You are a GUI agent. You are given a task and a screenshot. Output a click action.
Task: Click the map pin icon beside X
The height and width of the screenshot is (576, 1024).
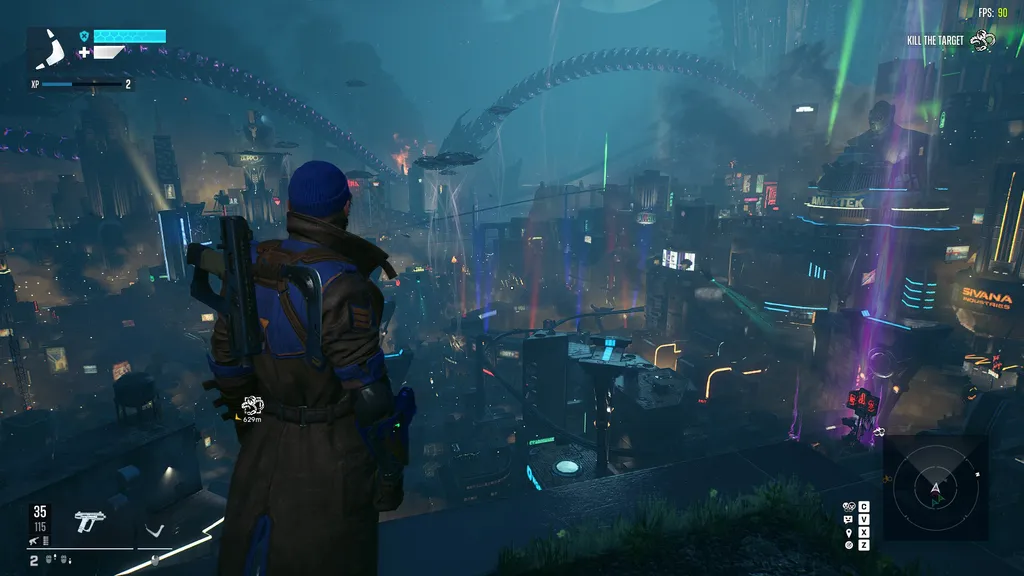coord(849,532)
